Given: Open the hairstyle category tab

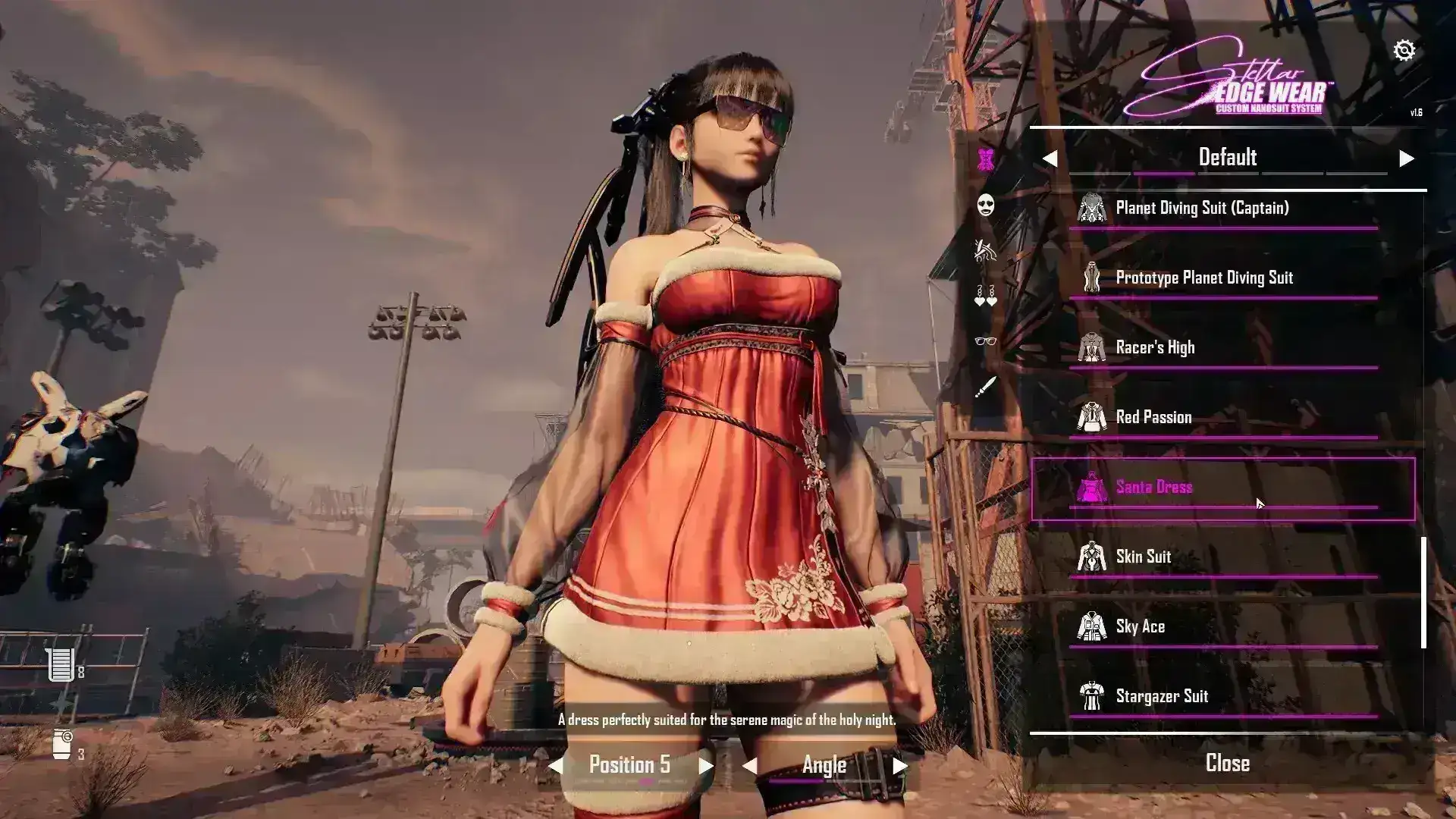Looking at the screenshot, I should (985, 249).
